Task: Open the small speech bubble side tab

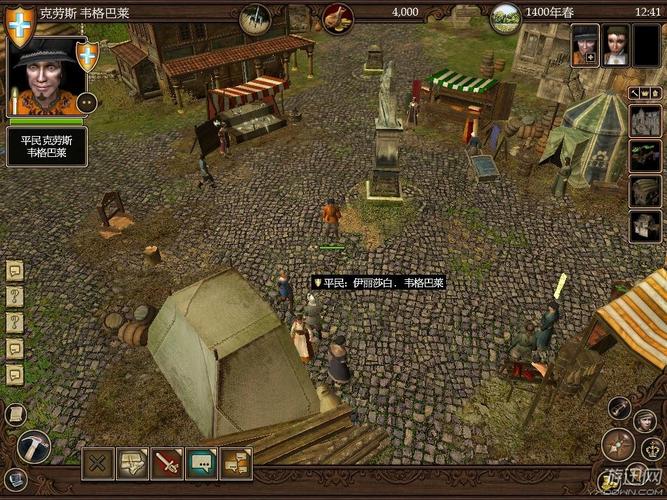Action: coord(15,271)
